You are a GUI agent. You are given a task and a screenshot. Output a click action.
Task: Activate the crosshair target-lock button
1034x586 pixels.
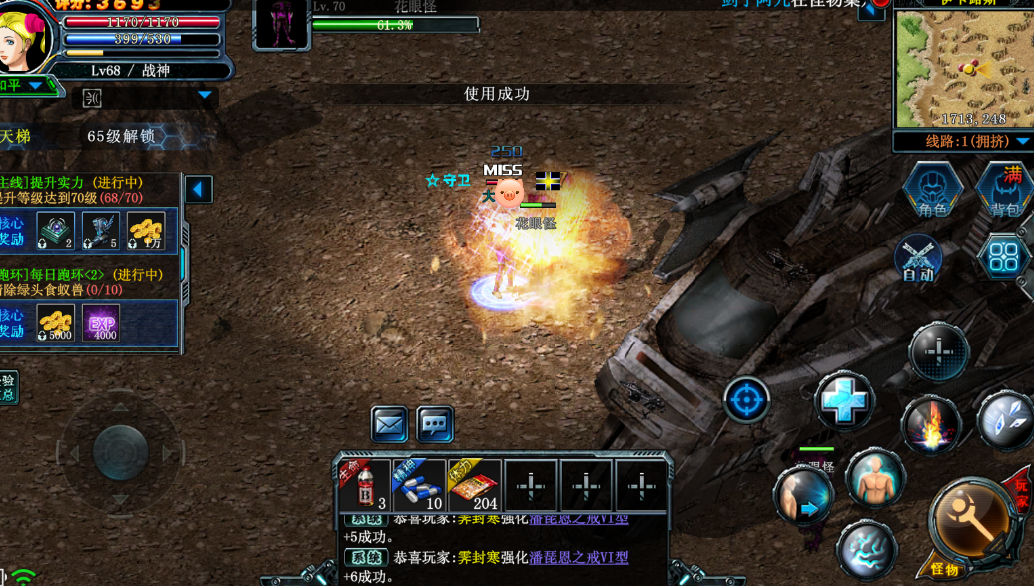pyautogui.click(x=746, y=400)
